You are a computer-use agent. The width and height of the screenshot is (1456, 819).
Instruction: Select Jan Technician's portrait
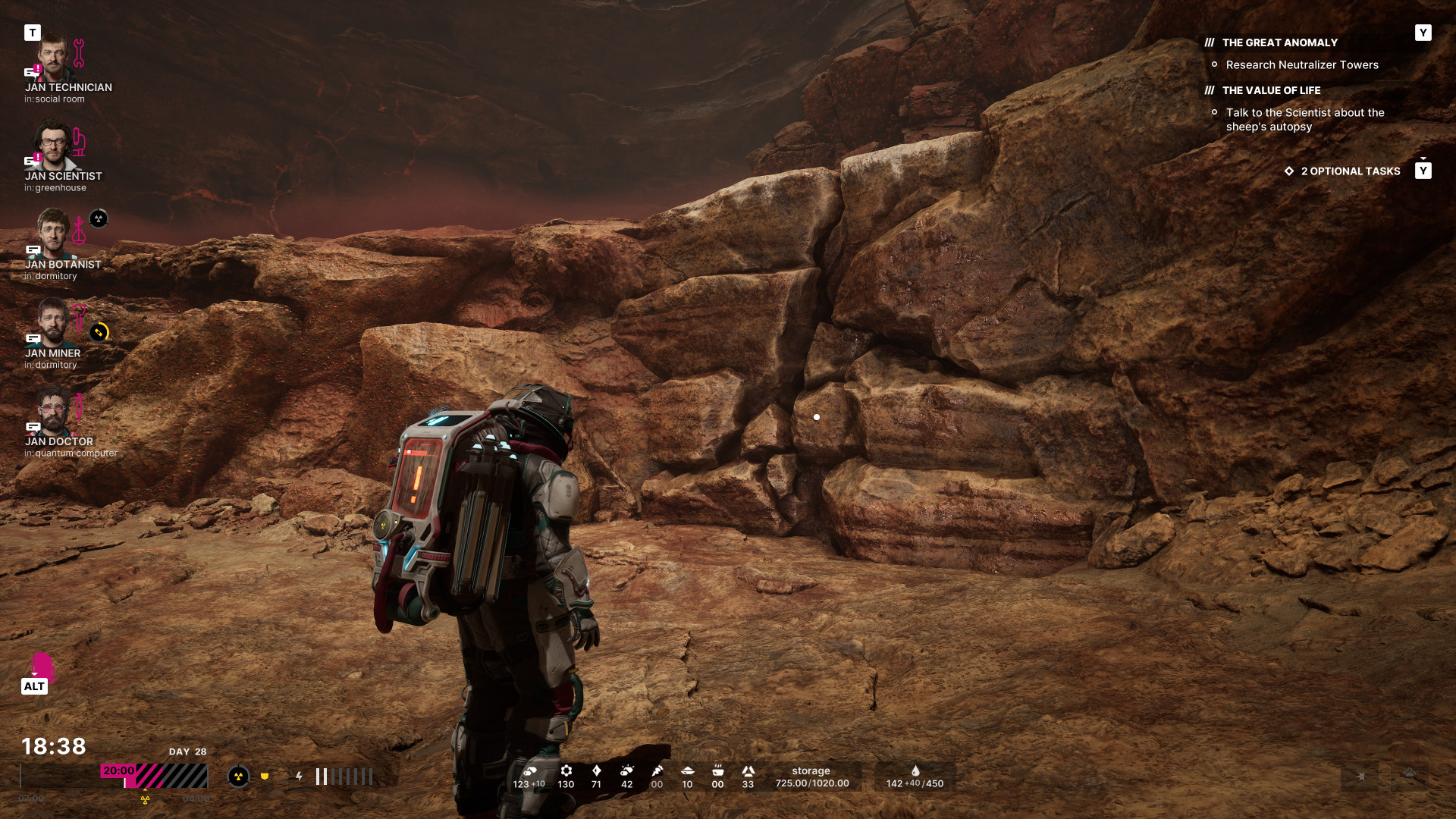pyautogui.click(x=53, y=57)
